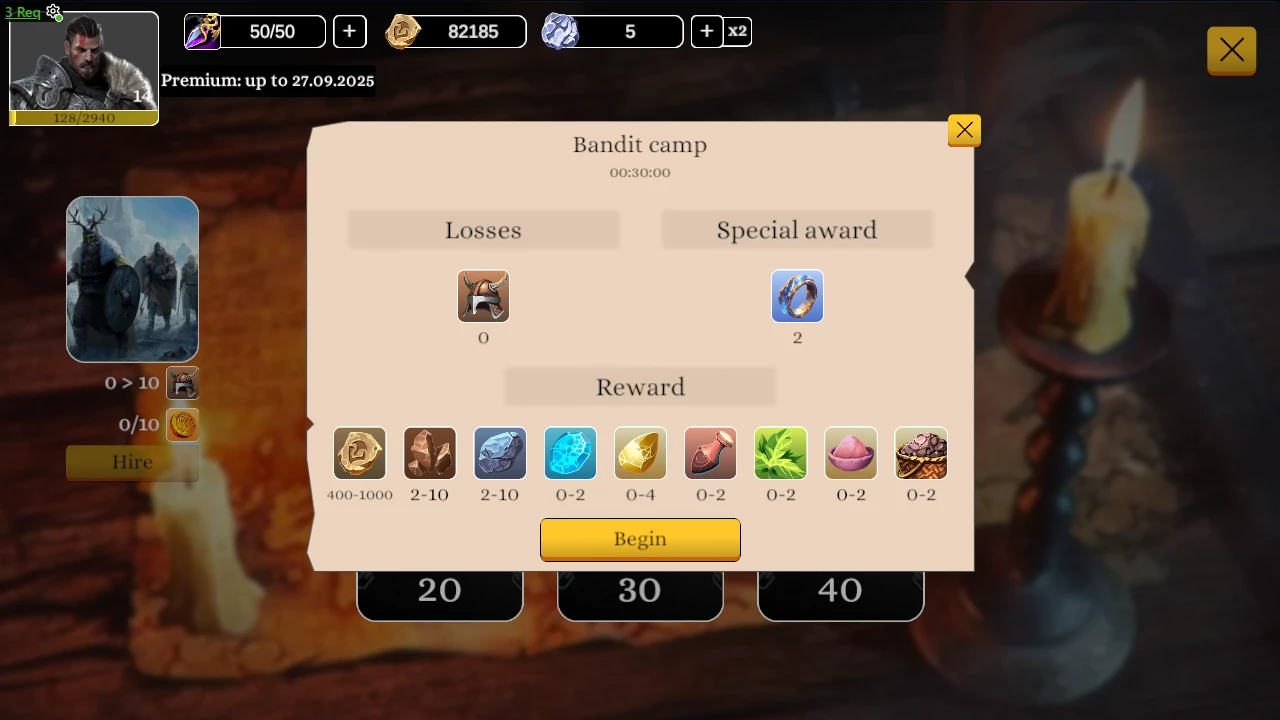Screen dimensions: 1280x720
Task: Click the viking warband unit thumbnail
Action: tap(132, 279)
